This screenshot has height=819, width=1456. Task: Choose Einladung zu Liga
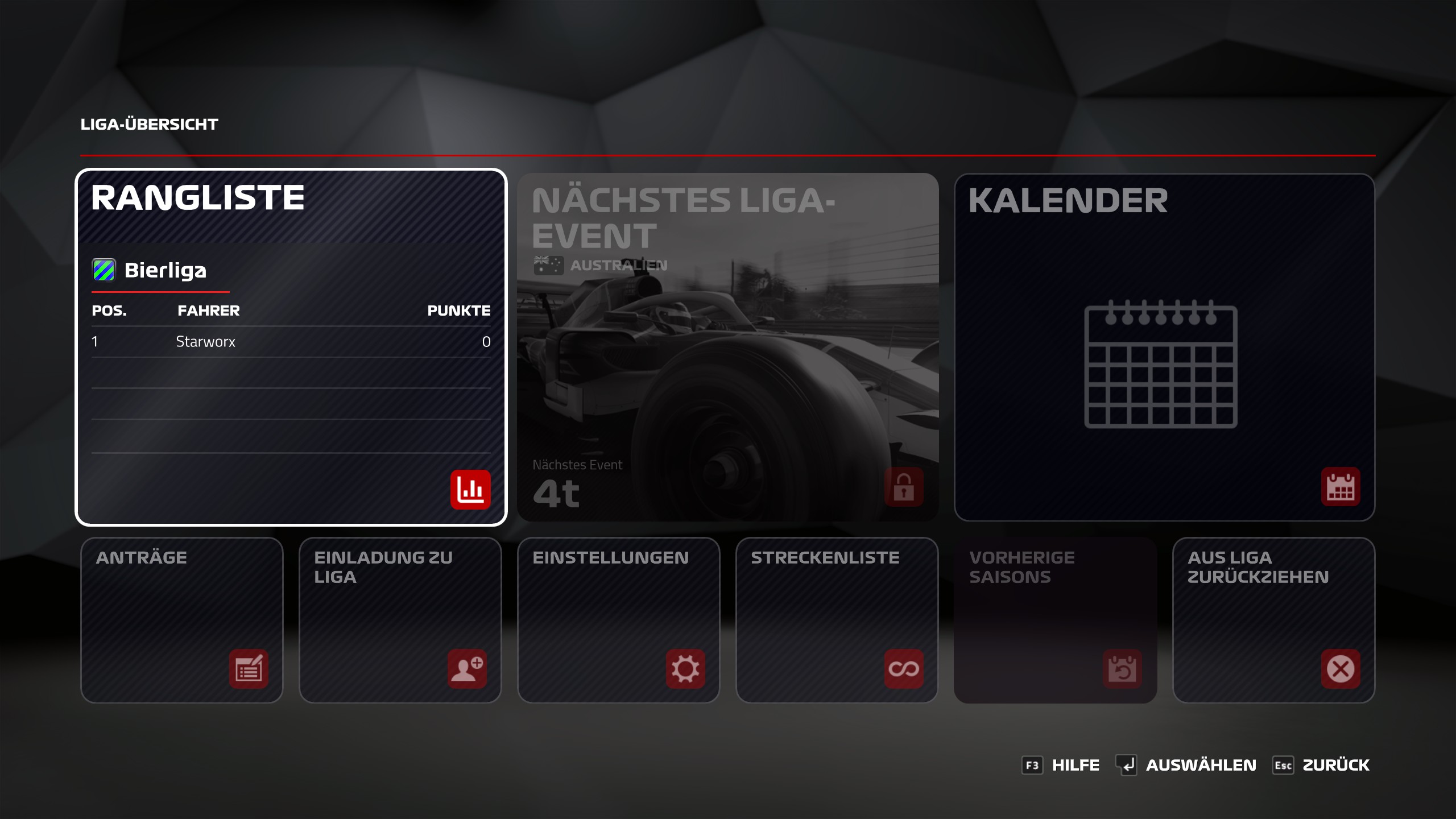tap(400, 620)
